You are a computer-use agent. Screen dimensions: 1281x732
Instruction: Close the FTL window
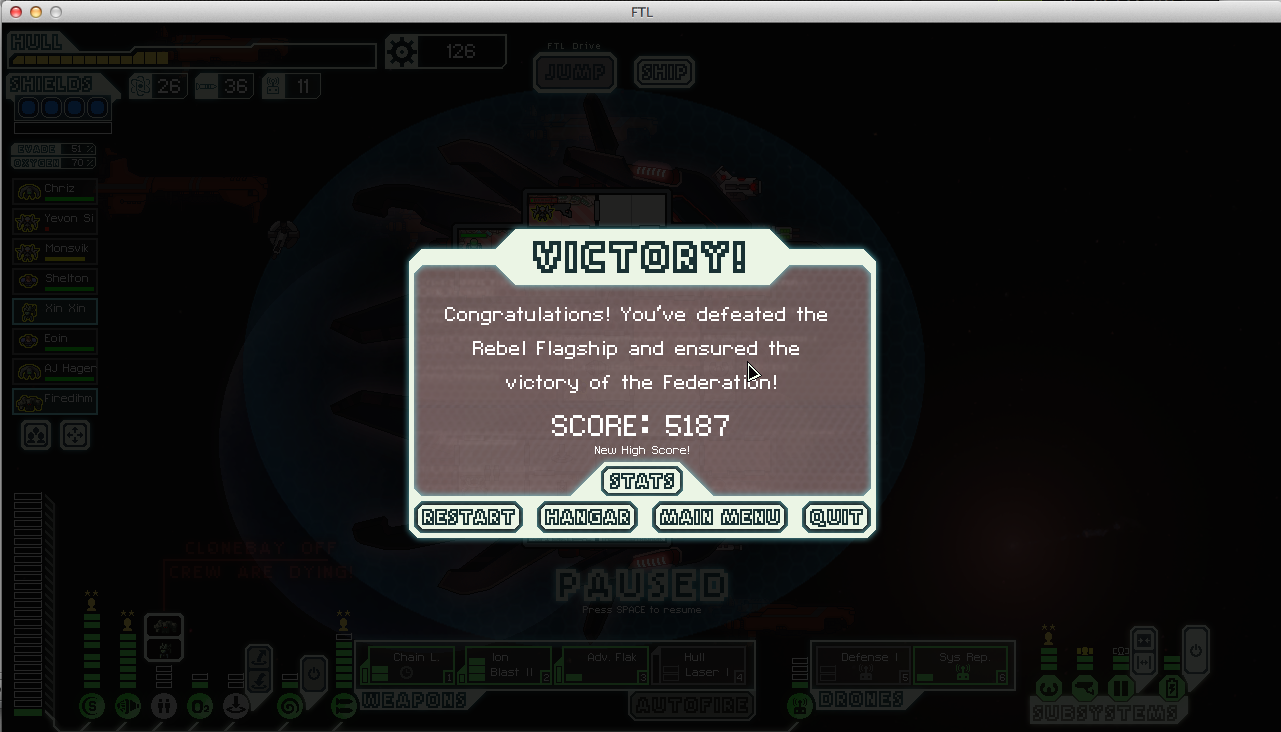point(16,12)
